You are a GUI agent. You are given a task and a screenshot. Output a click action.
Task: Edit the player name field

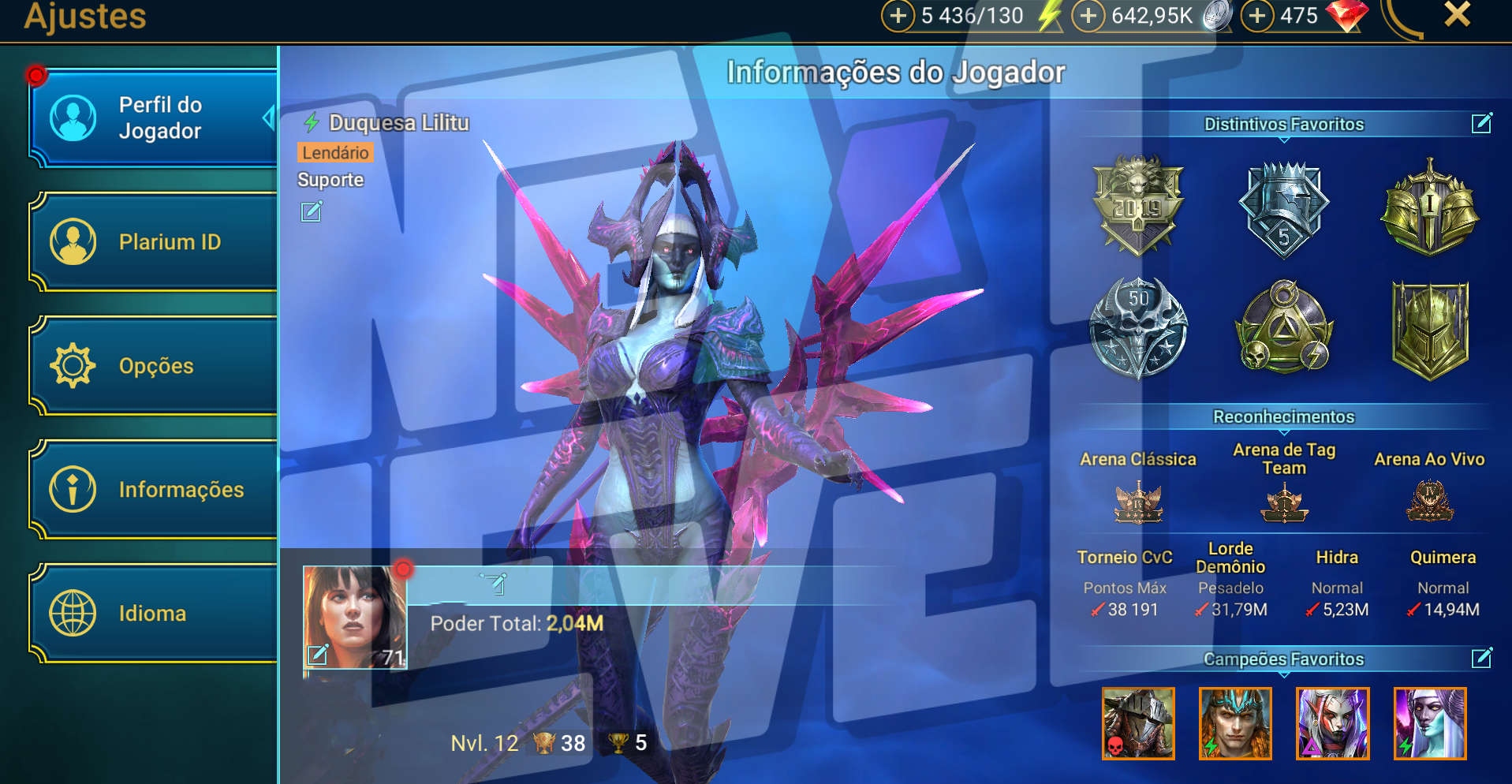[495, 584]
